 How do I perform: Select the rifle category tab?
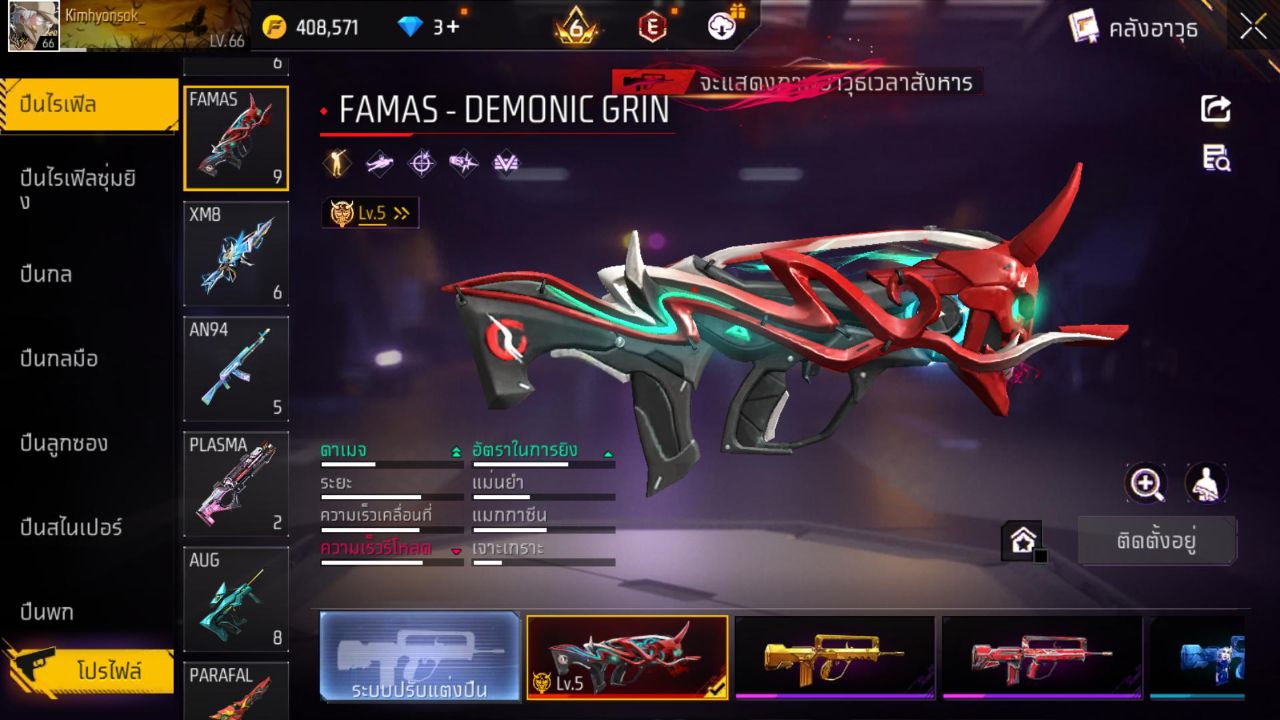(x=90, y=104)
